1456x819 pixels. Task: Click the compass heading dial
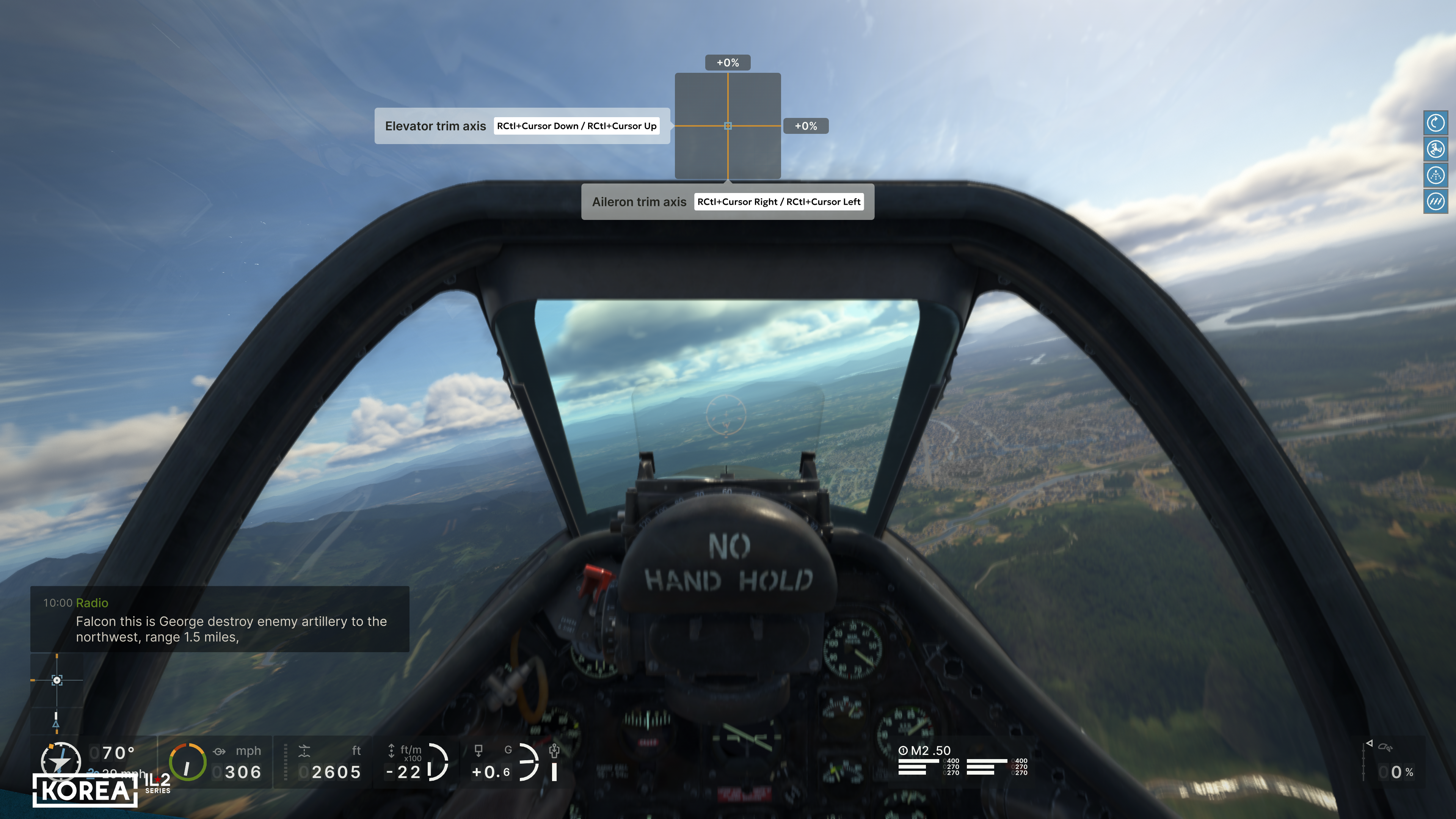click(60, 761)
